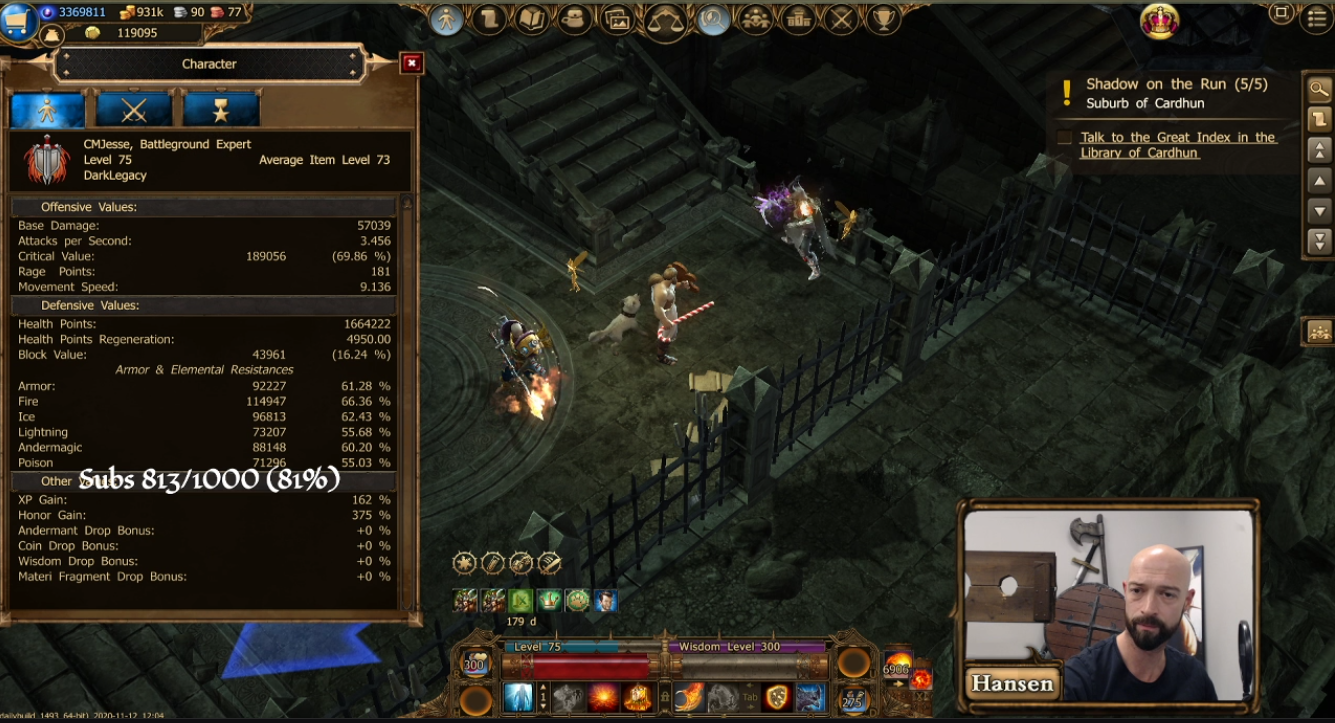Switch to the crossed swords tab
Screen dimensions: 1335x723
tap(134, 110)
